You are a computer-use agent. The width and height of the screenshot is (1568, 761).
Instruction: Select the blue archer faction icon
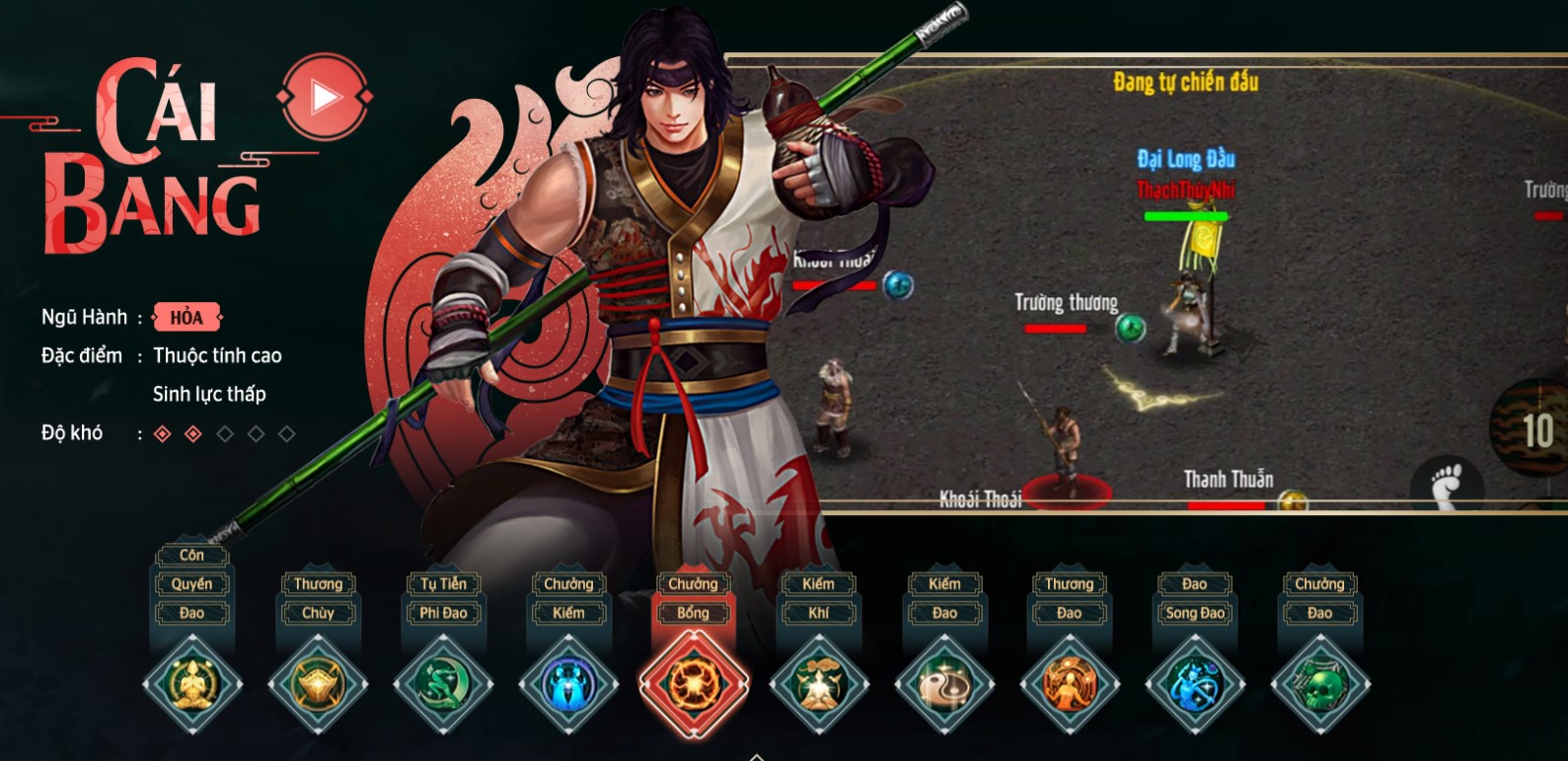pos(1195,683)
